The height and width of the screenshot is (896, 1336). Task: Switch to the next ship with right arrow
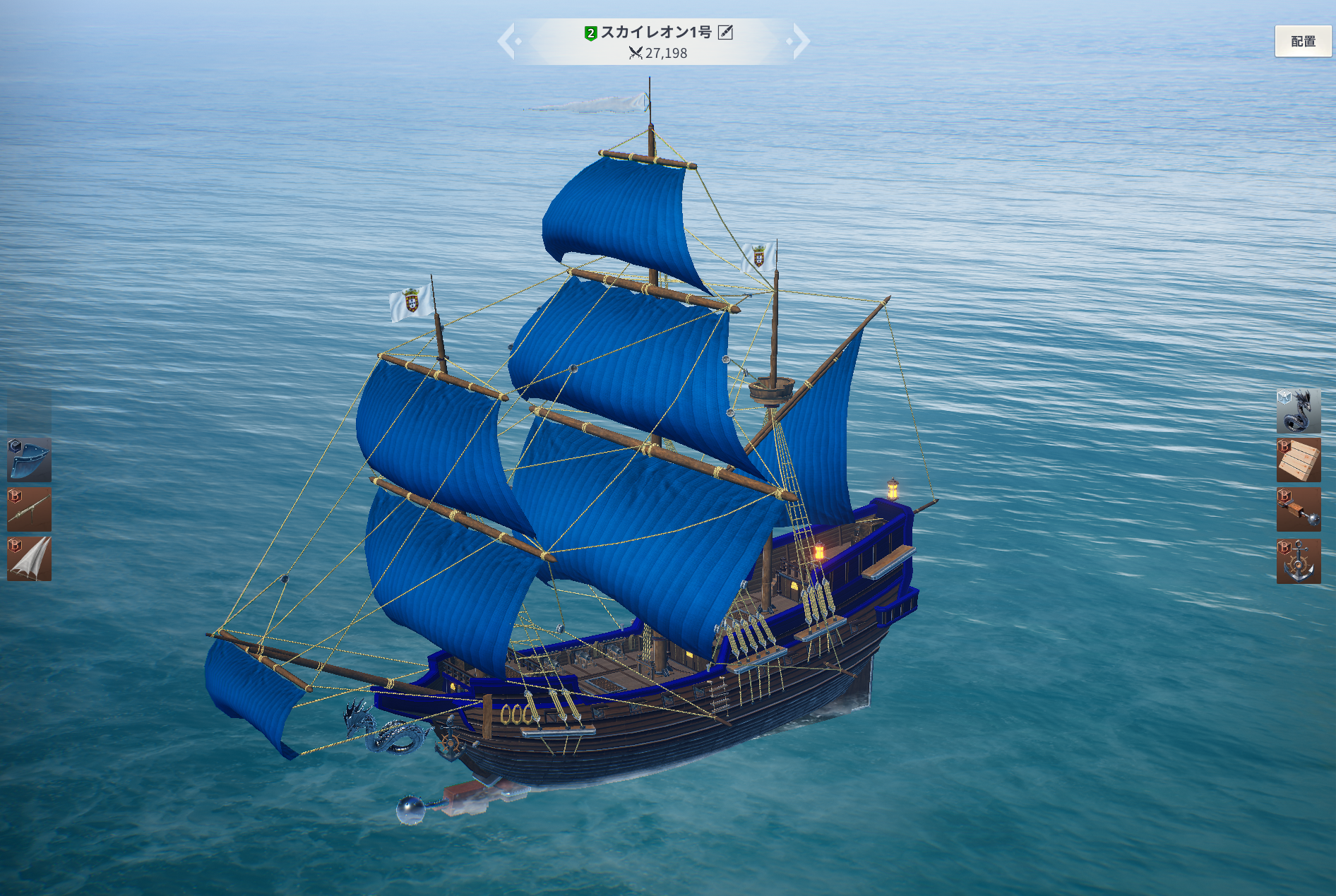coord(800,41)
